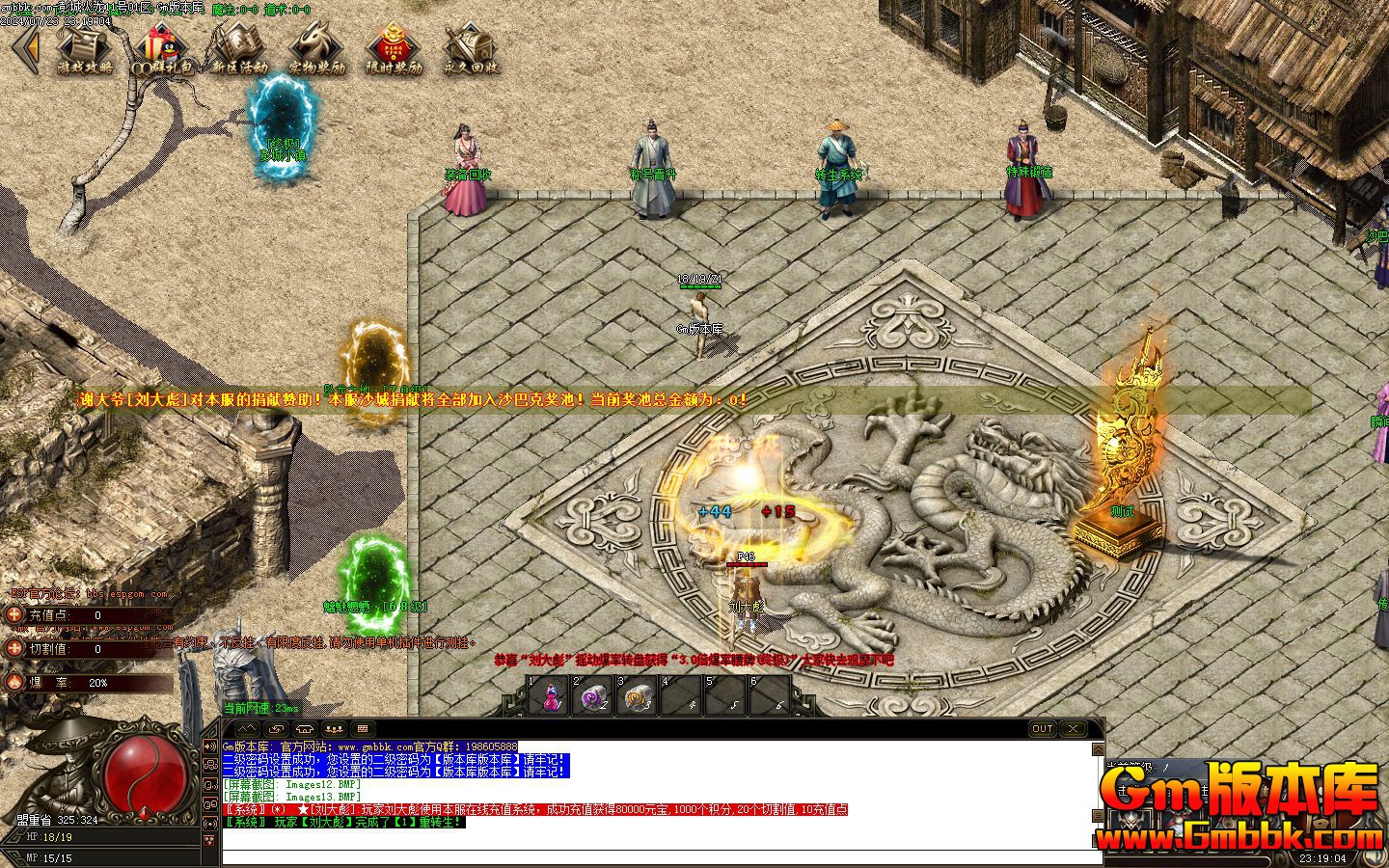Open the 游戏攻略 game guide
1389x868 pixels.
(85, 48)
